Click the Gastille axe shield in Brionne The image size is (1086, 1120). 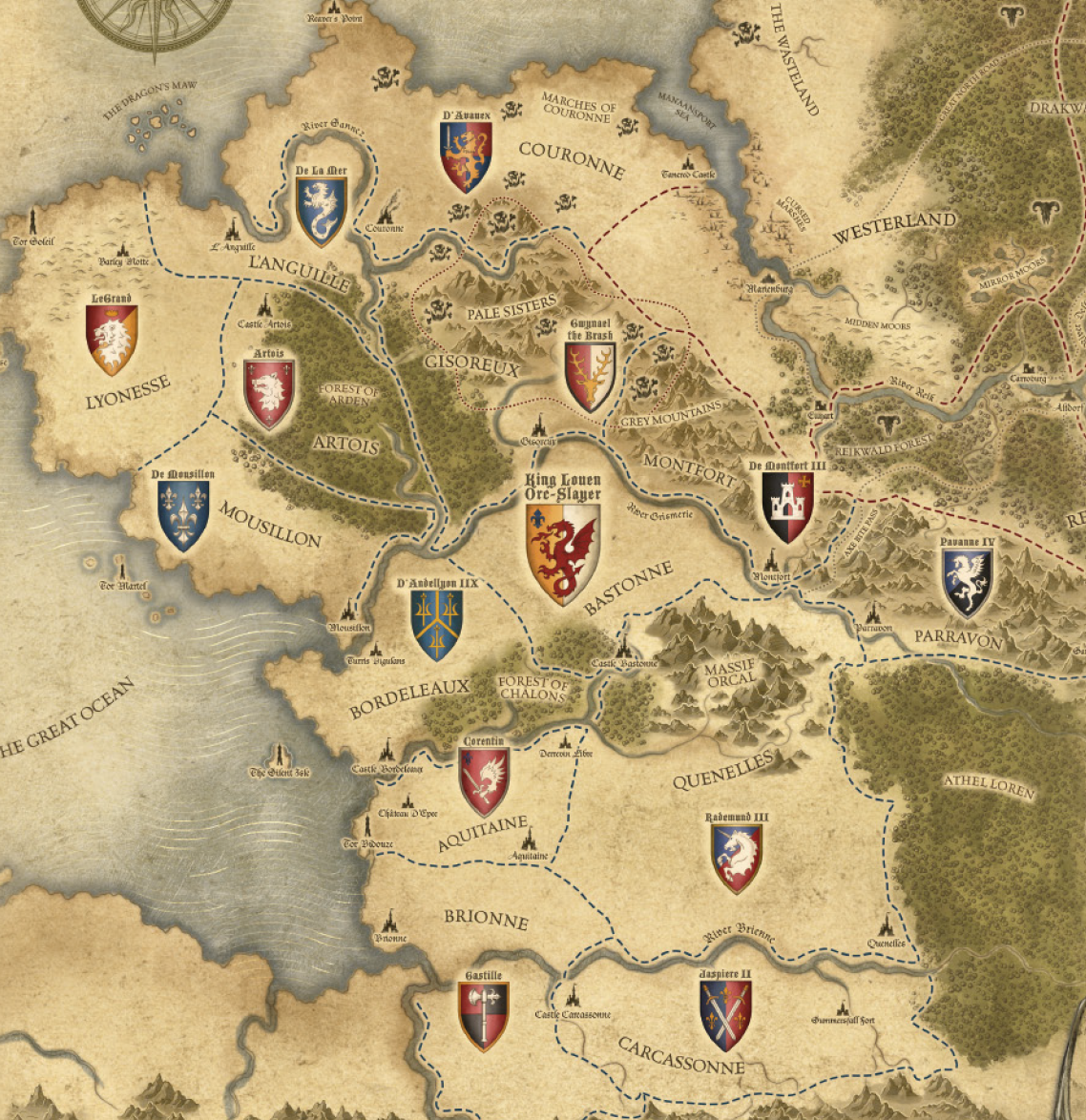pyautogui.click(x=484, y=1015)
